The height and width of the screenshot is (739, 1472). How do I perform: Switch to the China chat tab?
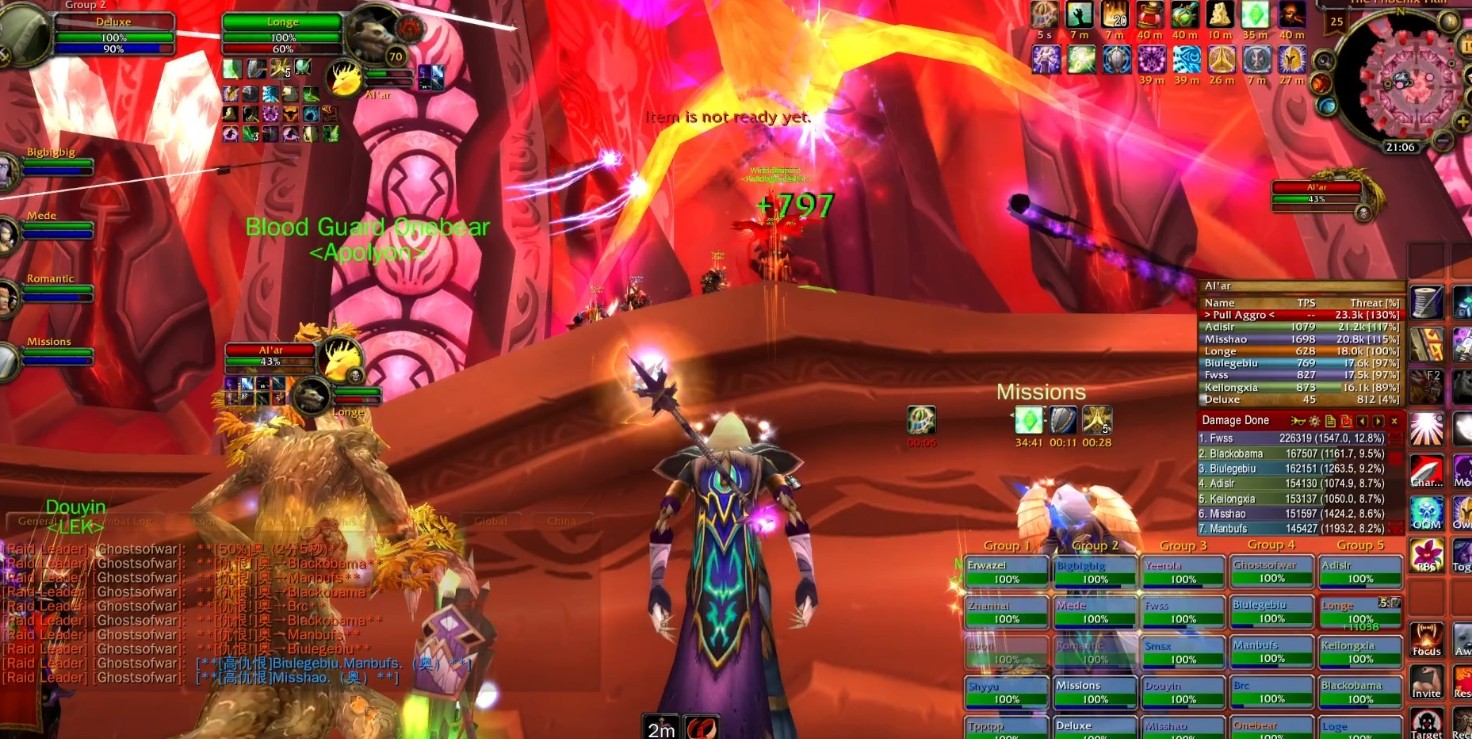[x=562, y=521]
